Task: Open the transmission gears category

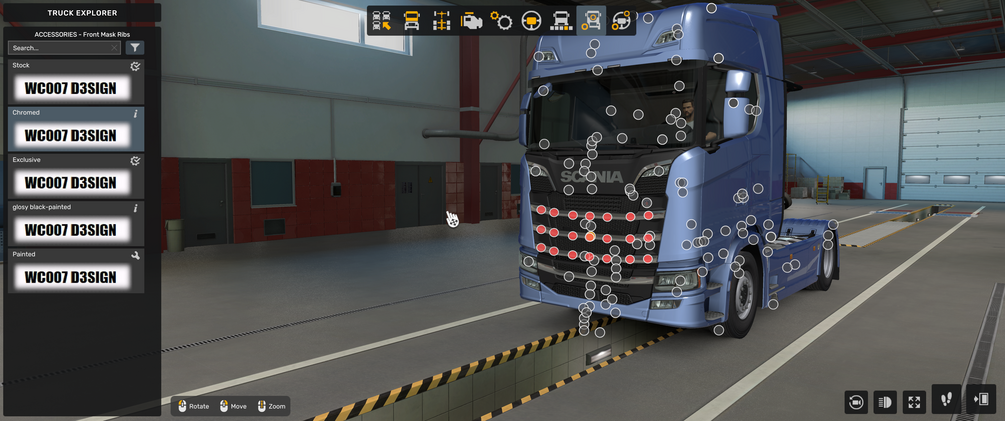Action: [501, 21]
